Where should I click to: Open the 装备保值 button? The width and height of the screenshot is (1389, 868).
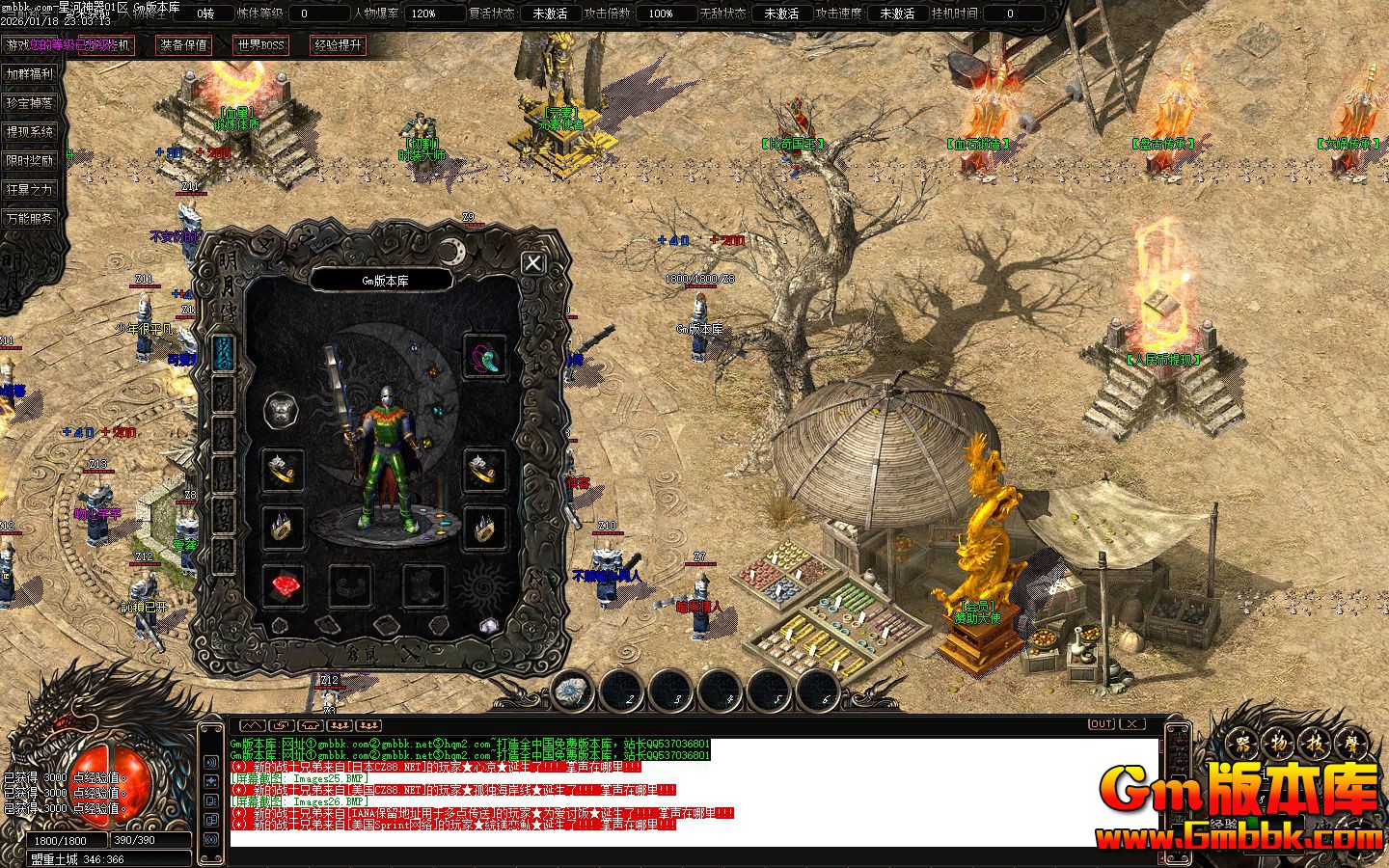(184, 45)
